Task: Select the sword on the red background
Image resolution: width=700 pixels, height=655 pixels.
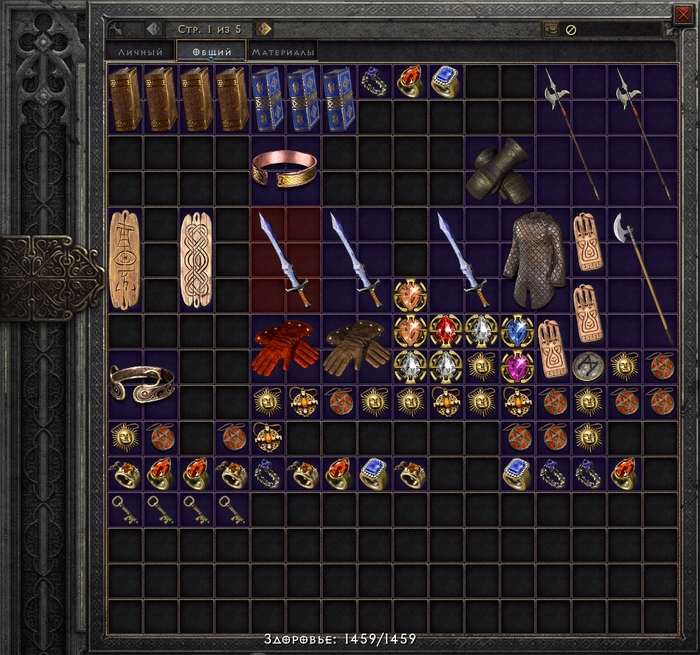Action: (286, 258)
